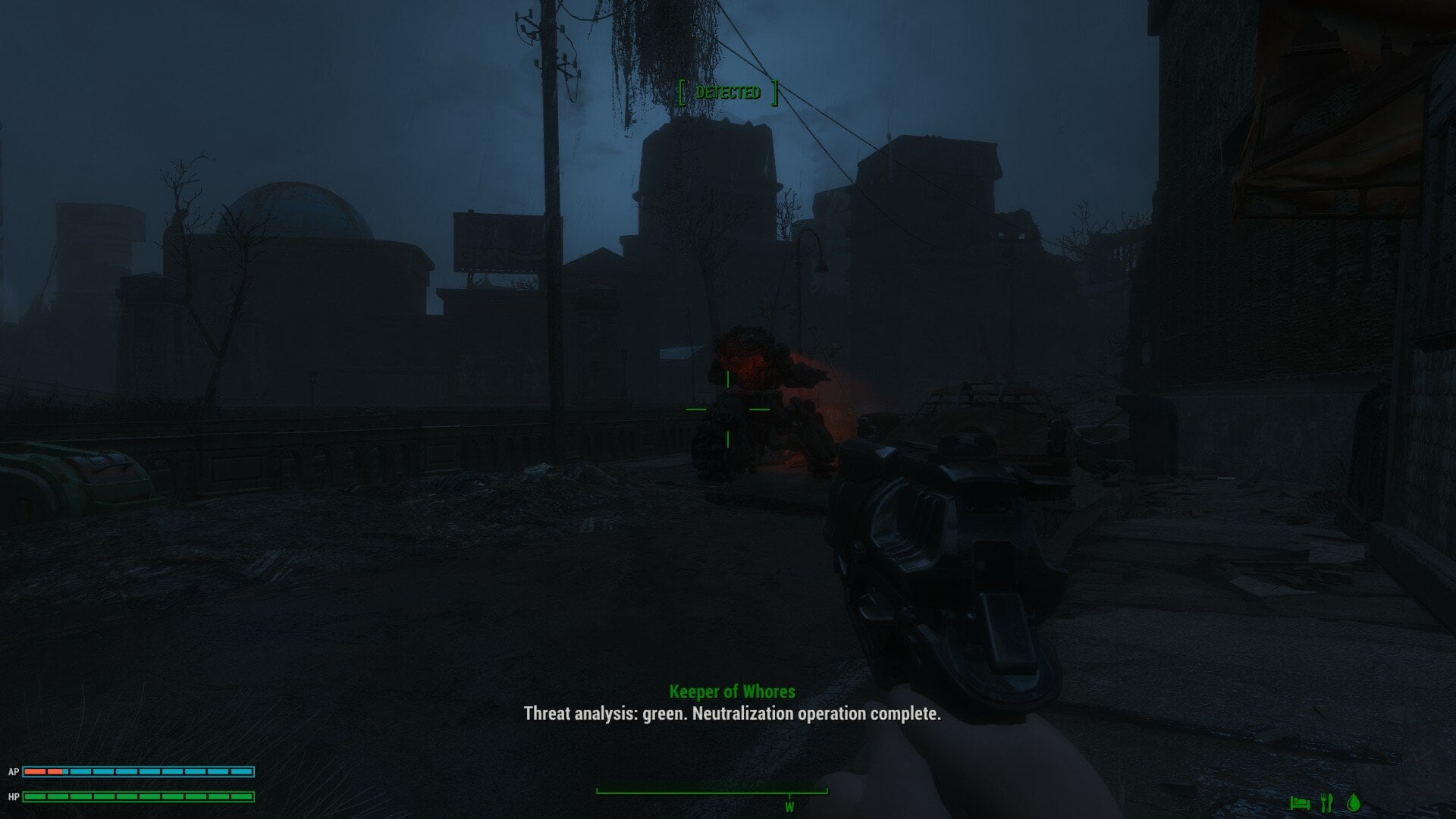Screen dimensions: 1456x819
Task: Click the threat analysis subtitle line
Action: tap(730, 714)
